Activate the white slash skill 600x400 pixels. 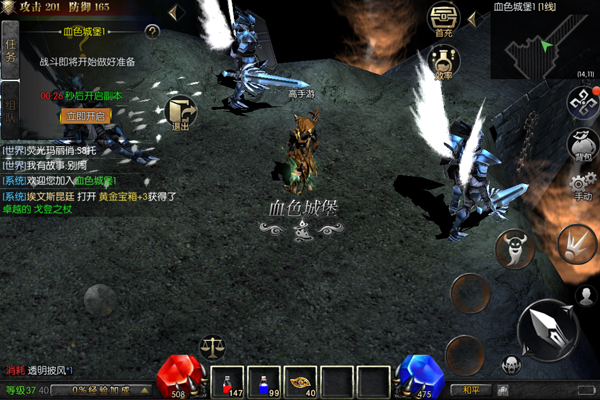tap(575, 244)
